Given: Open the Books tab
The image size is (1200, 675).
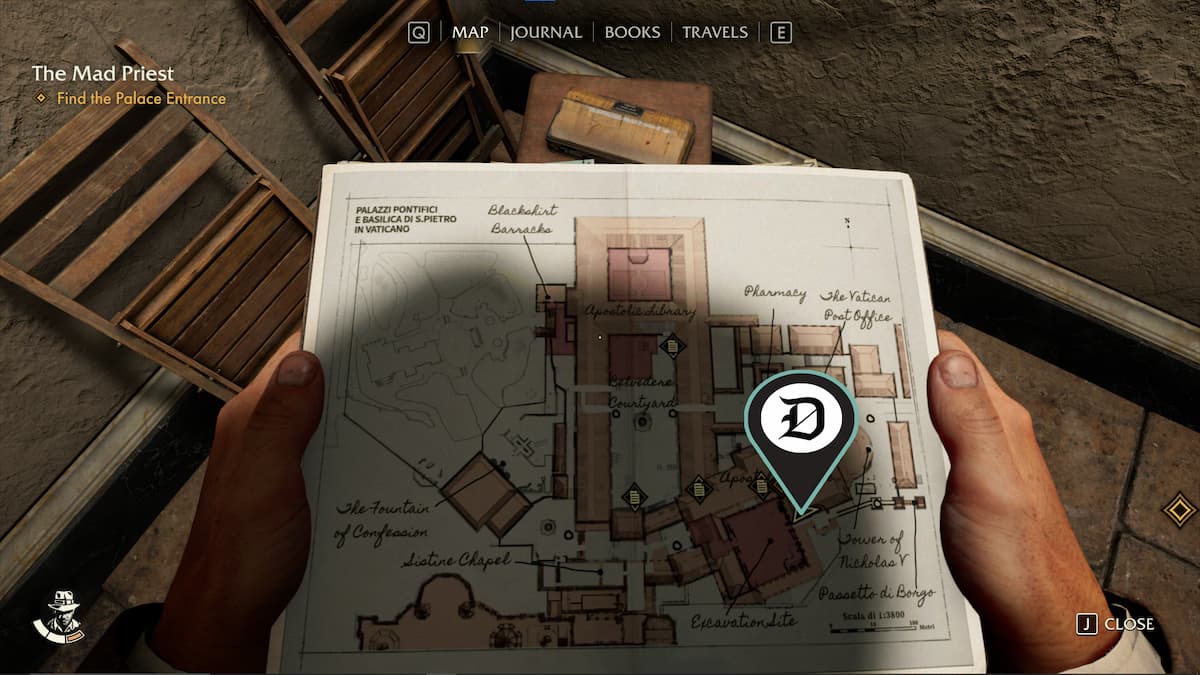Looking at the screenshot, I should (x=633, y=32).
